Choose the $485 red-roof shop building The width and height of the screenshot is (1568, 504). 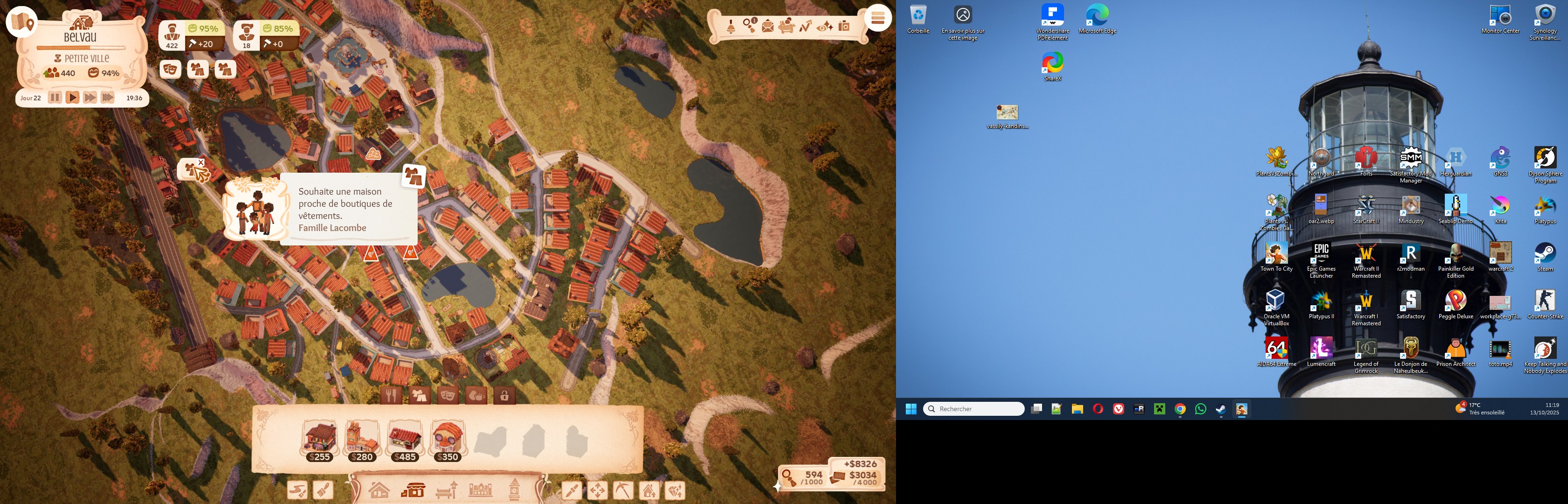pos(405,440)
